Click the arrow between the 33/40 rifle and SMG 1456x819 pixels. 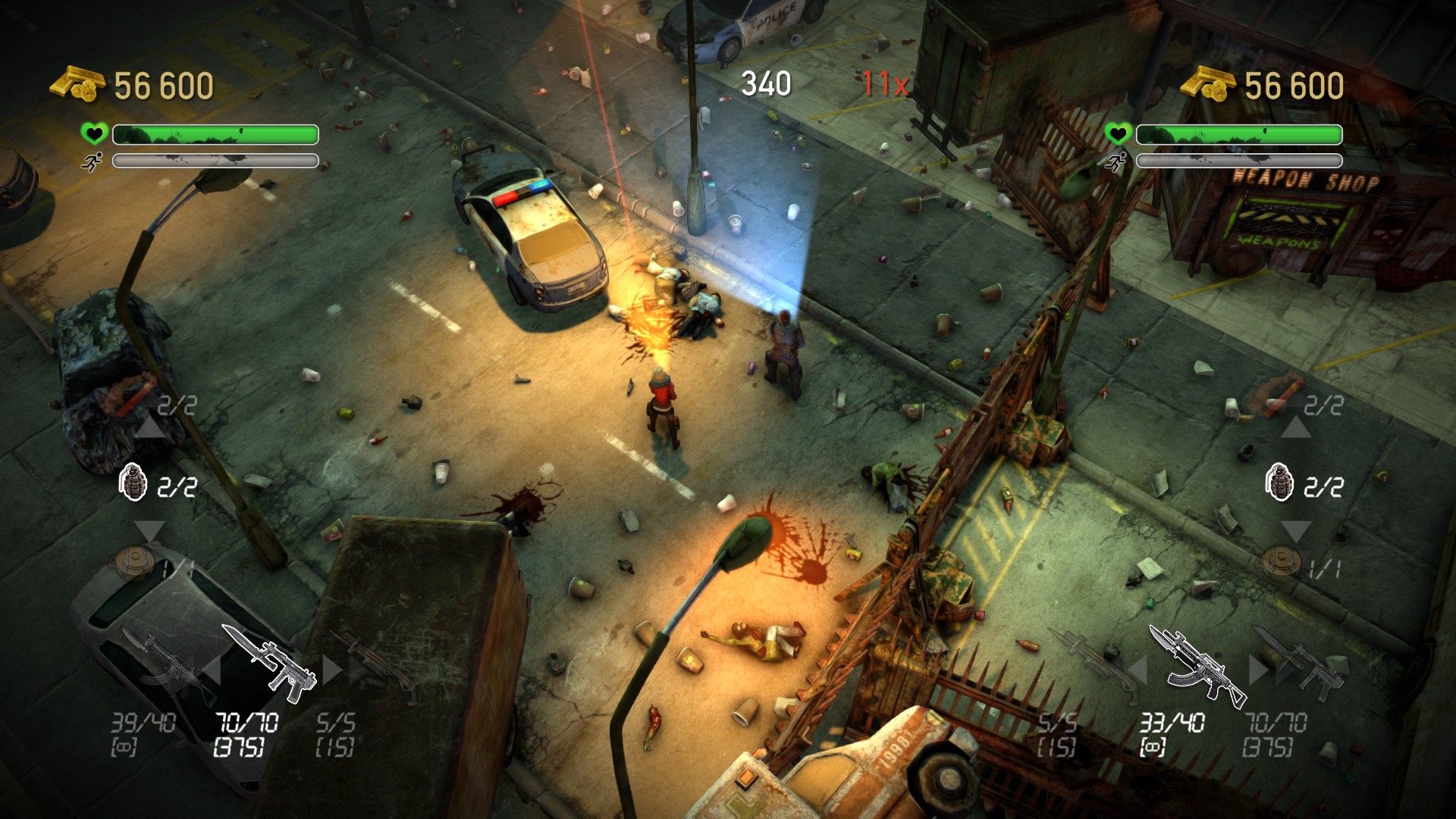[1257, 669]
